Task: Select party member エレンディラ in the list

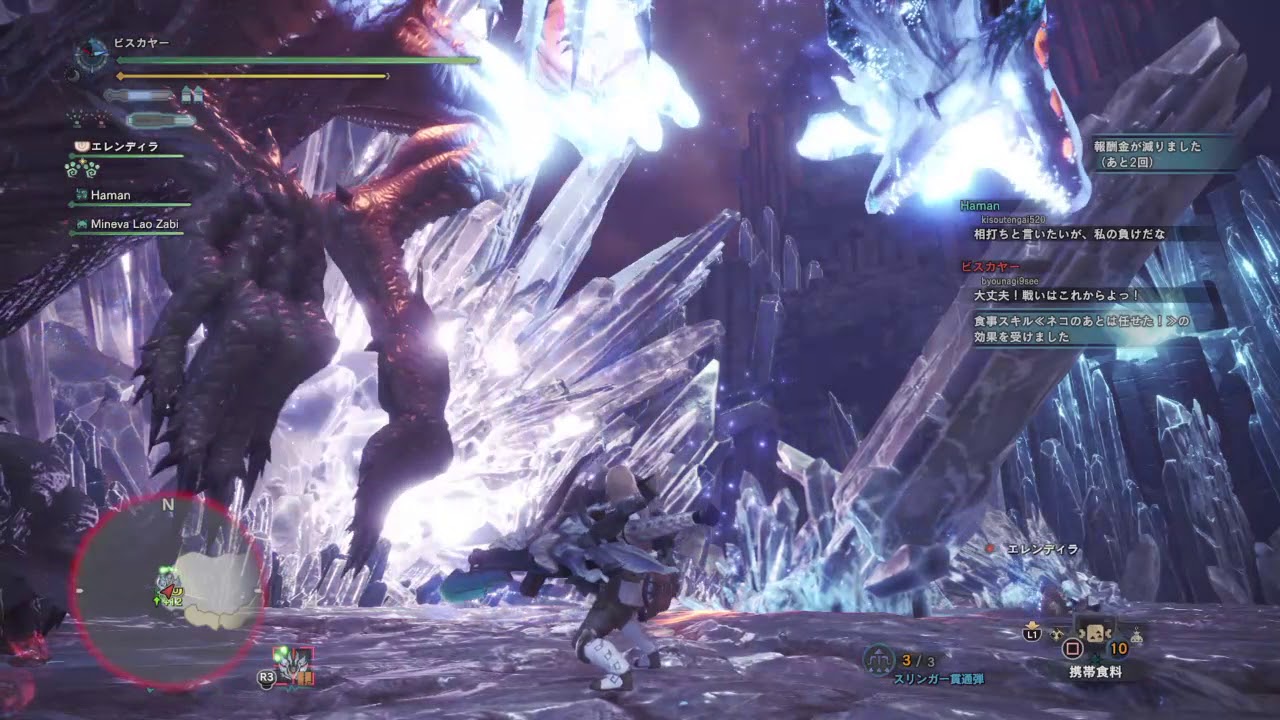Action: (x=126, y=147)
